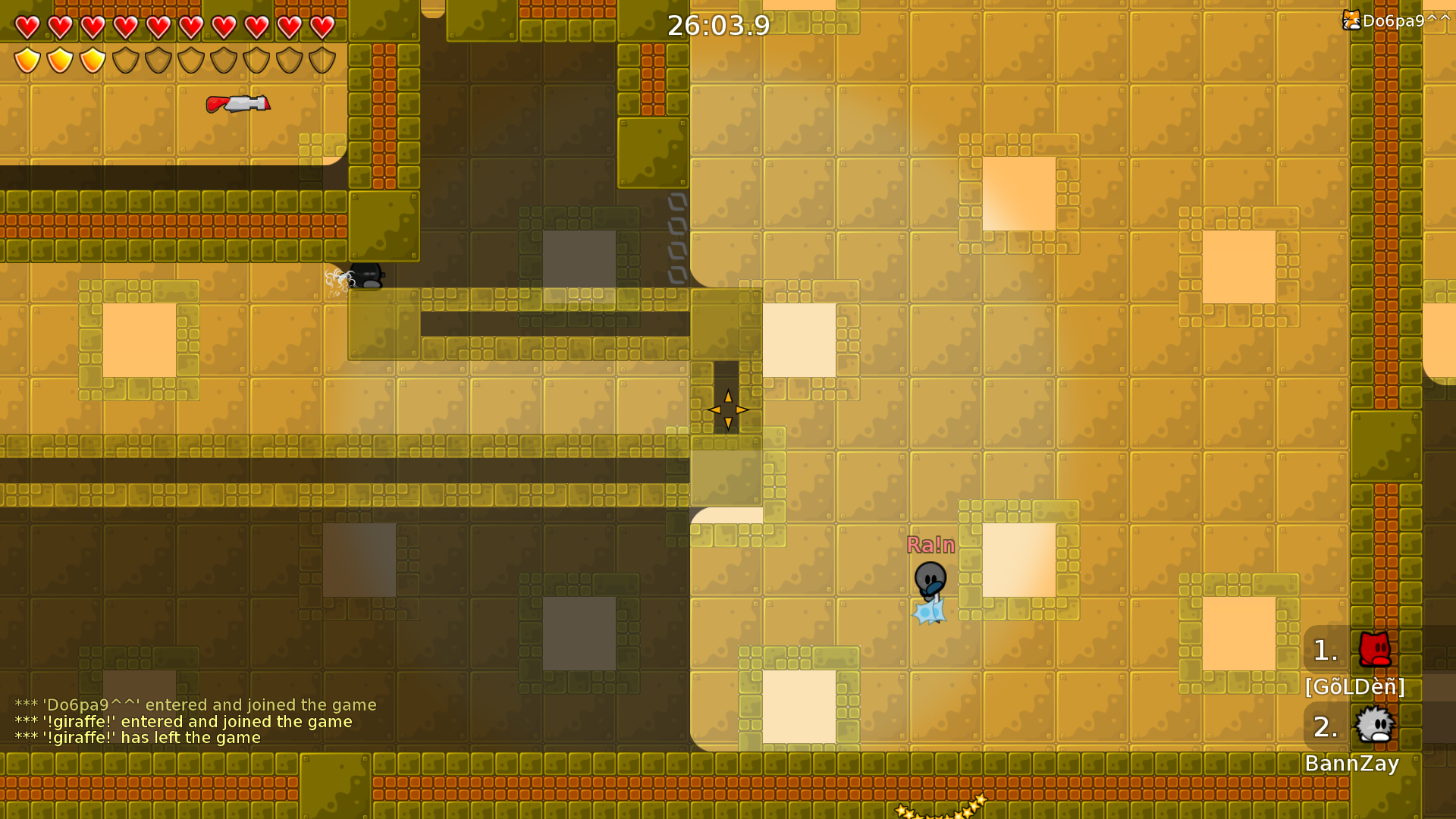This screenshot has height=819, width=1456.
Task: Click the equipped shotgun weapon icon
Action: coord(237,103)
